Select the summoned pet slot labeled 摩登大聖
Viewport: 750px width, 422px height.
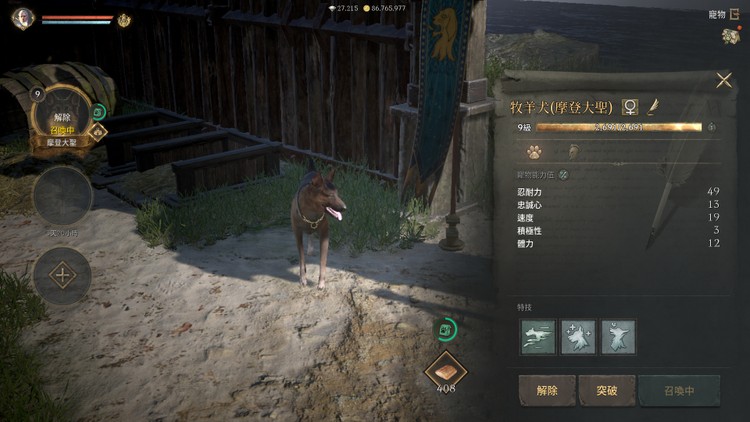click(62, 119)
